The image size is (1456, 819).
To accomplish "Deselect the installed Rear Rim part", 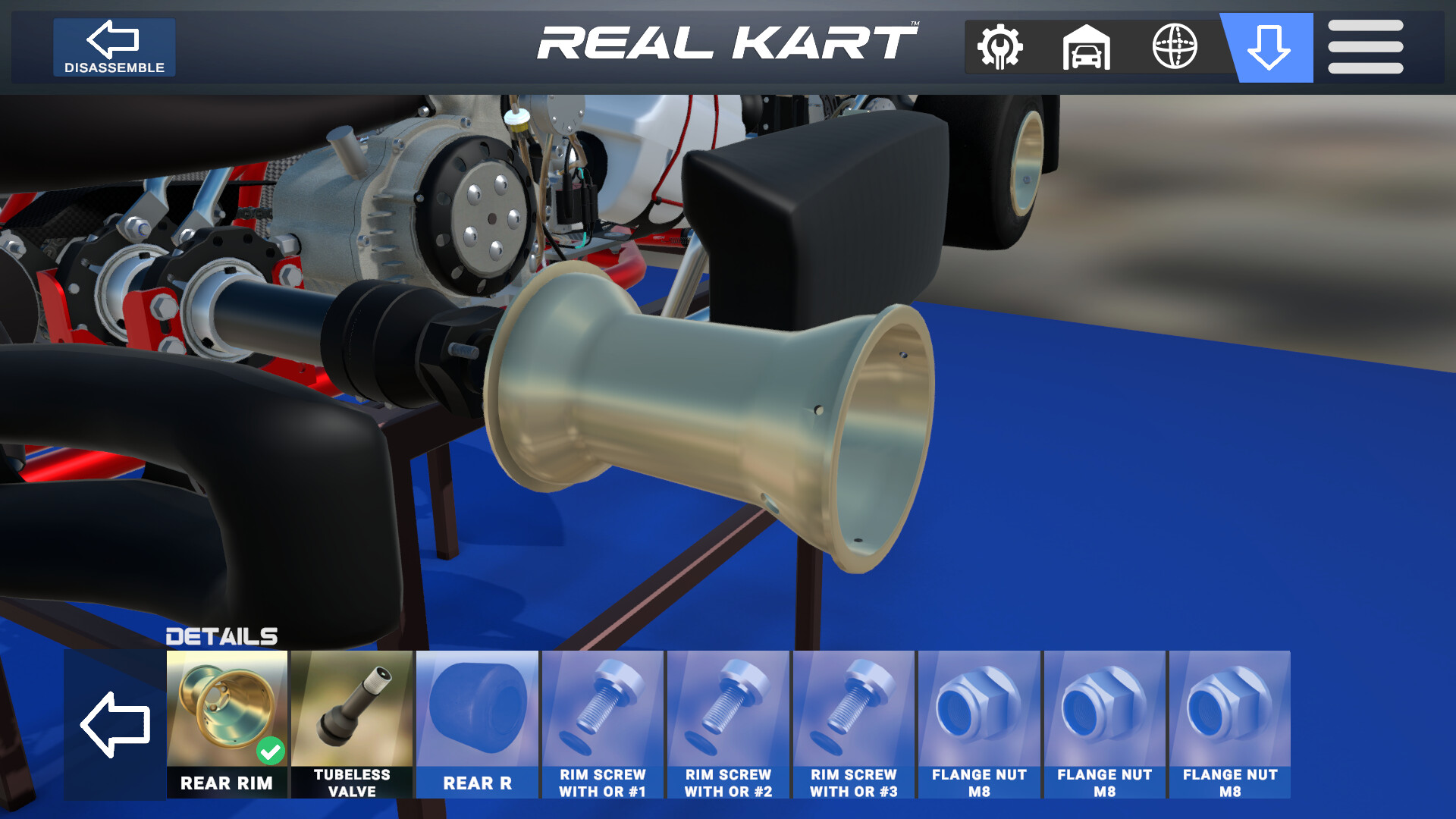I will click(227, 709).
